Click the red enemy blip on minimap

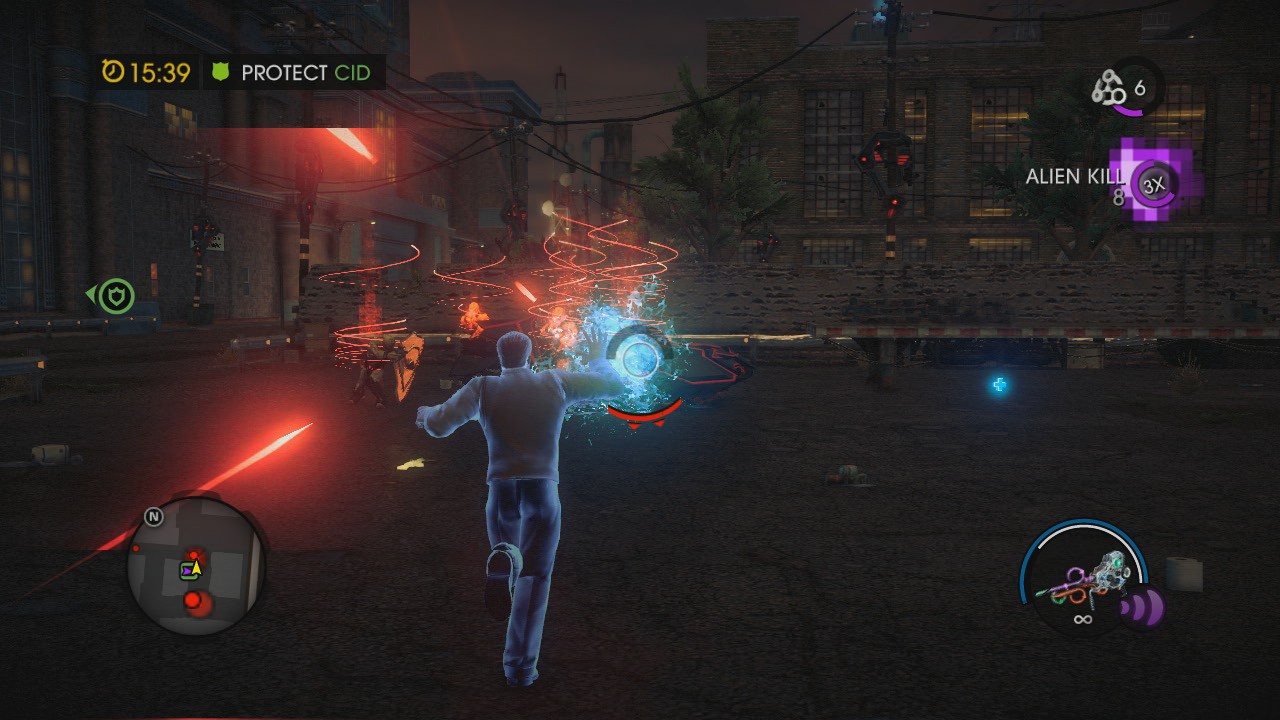192,601
